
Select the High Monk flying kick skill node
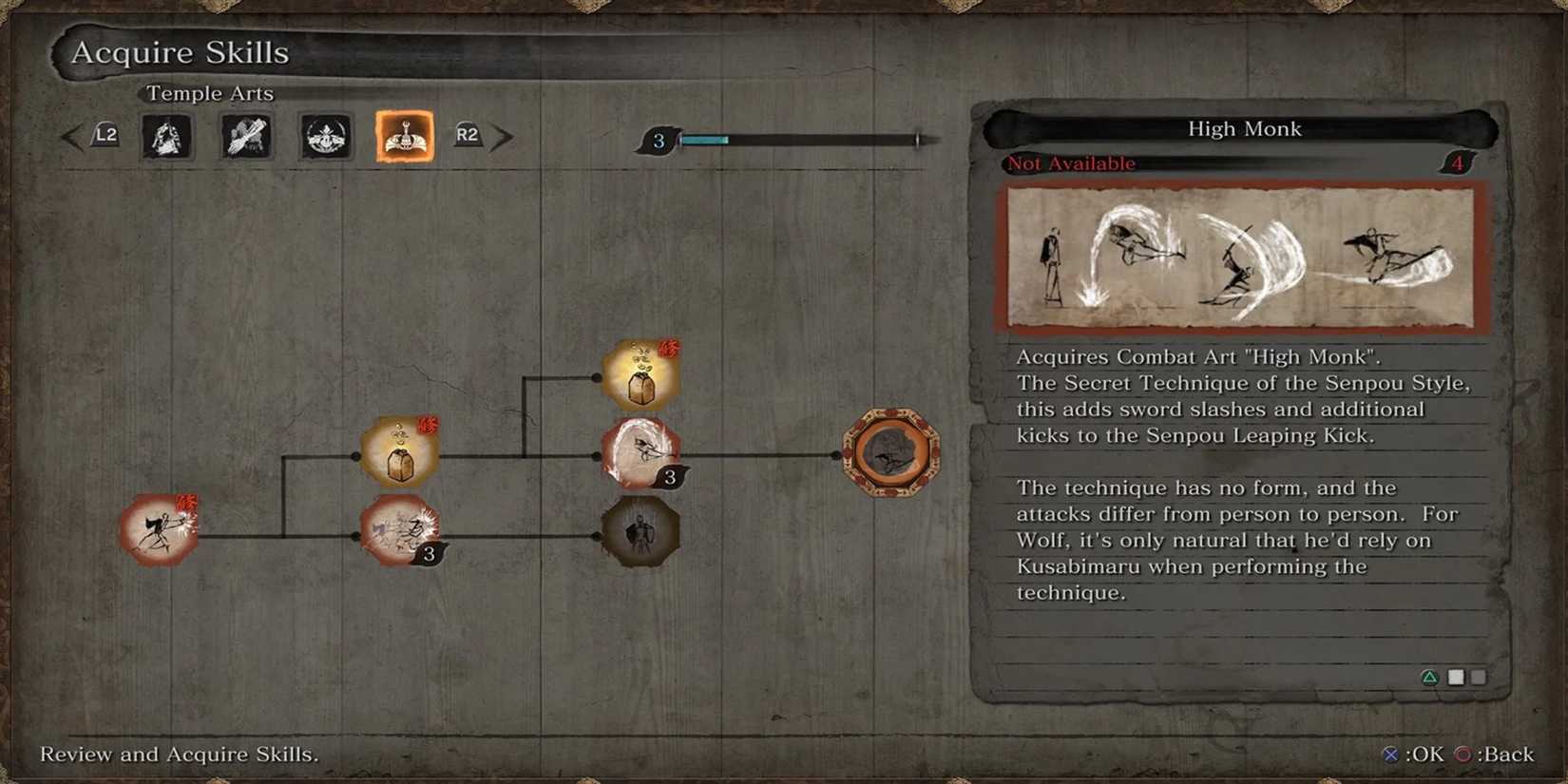click(x=641, y=454)
